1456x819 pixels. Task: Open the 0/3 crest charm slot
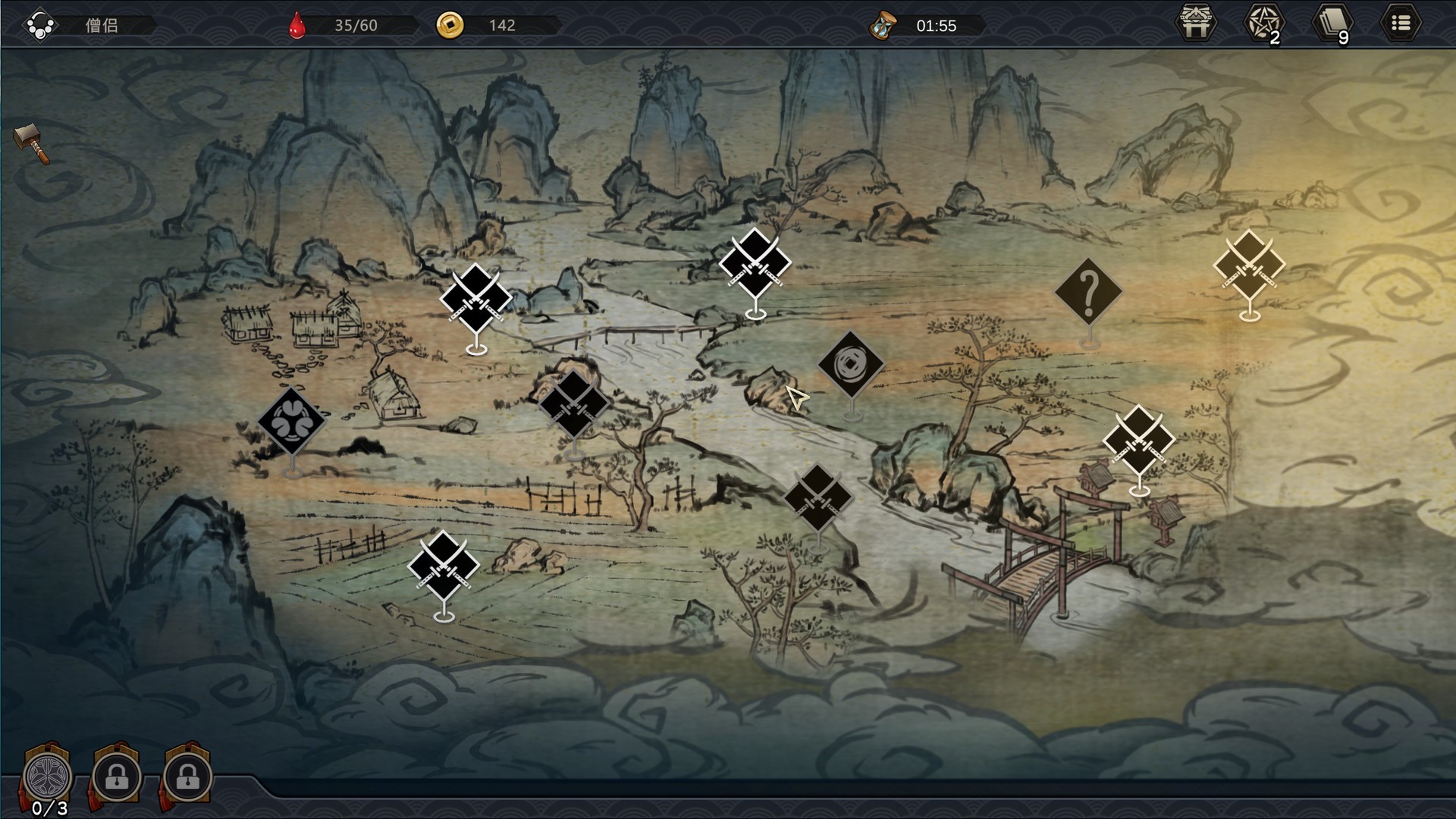click(x=48, y=777)
